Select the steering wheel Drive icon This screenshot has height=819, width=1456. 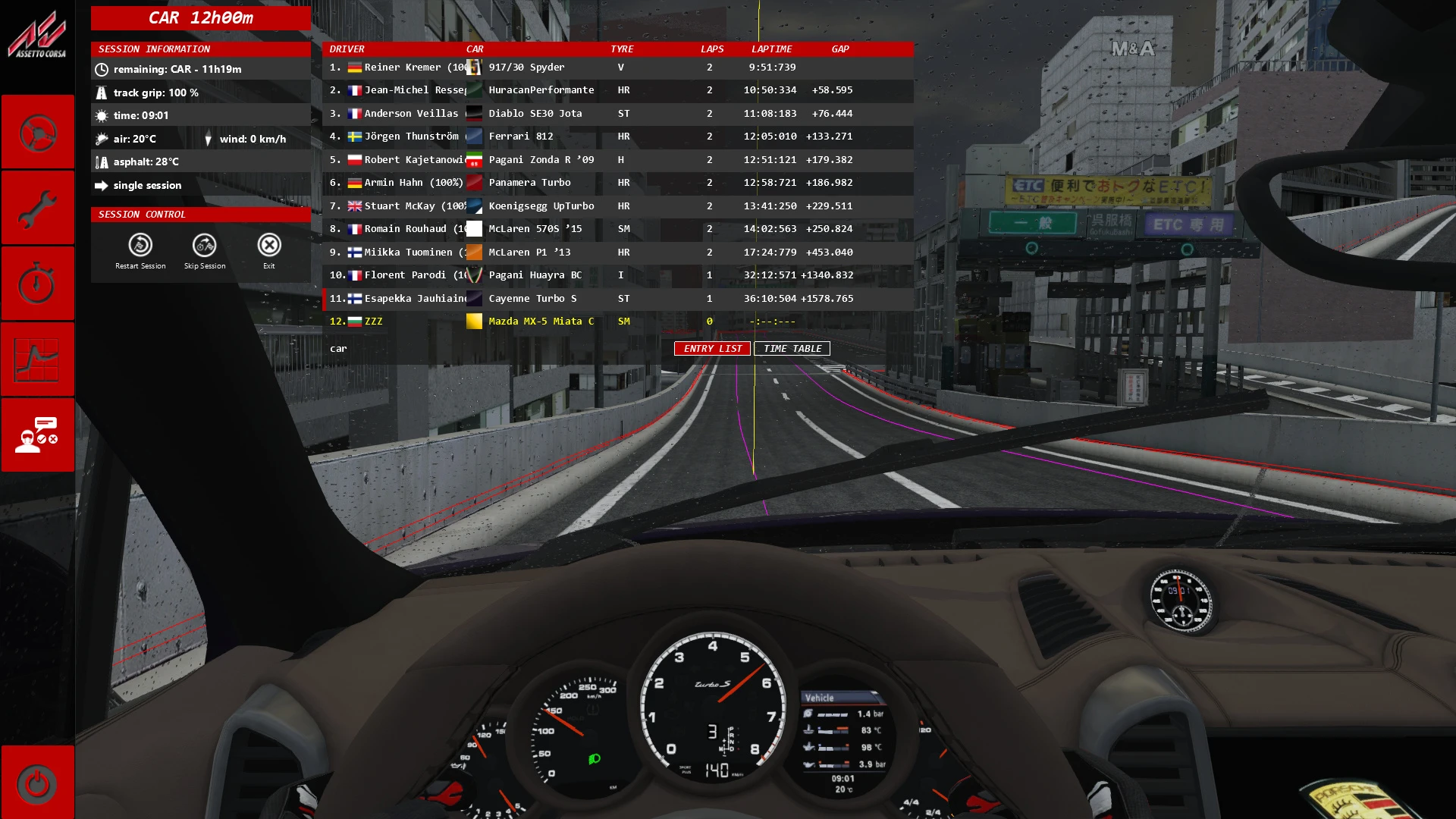pyautogui.click(x=38, y=131)
